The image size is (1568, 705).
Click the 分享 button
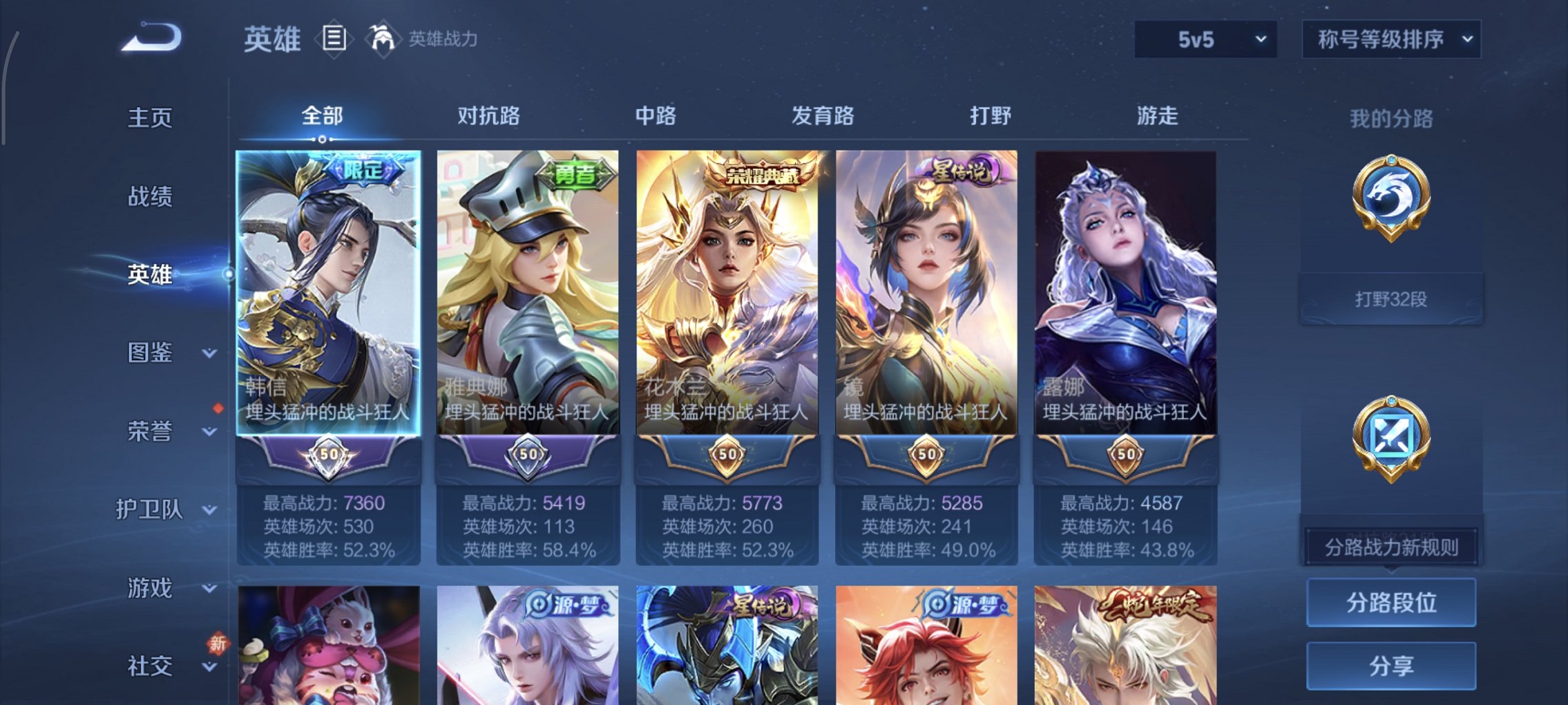point(1390,666)
